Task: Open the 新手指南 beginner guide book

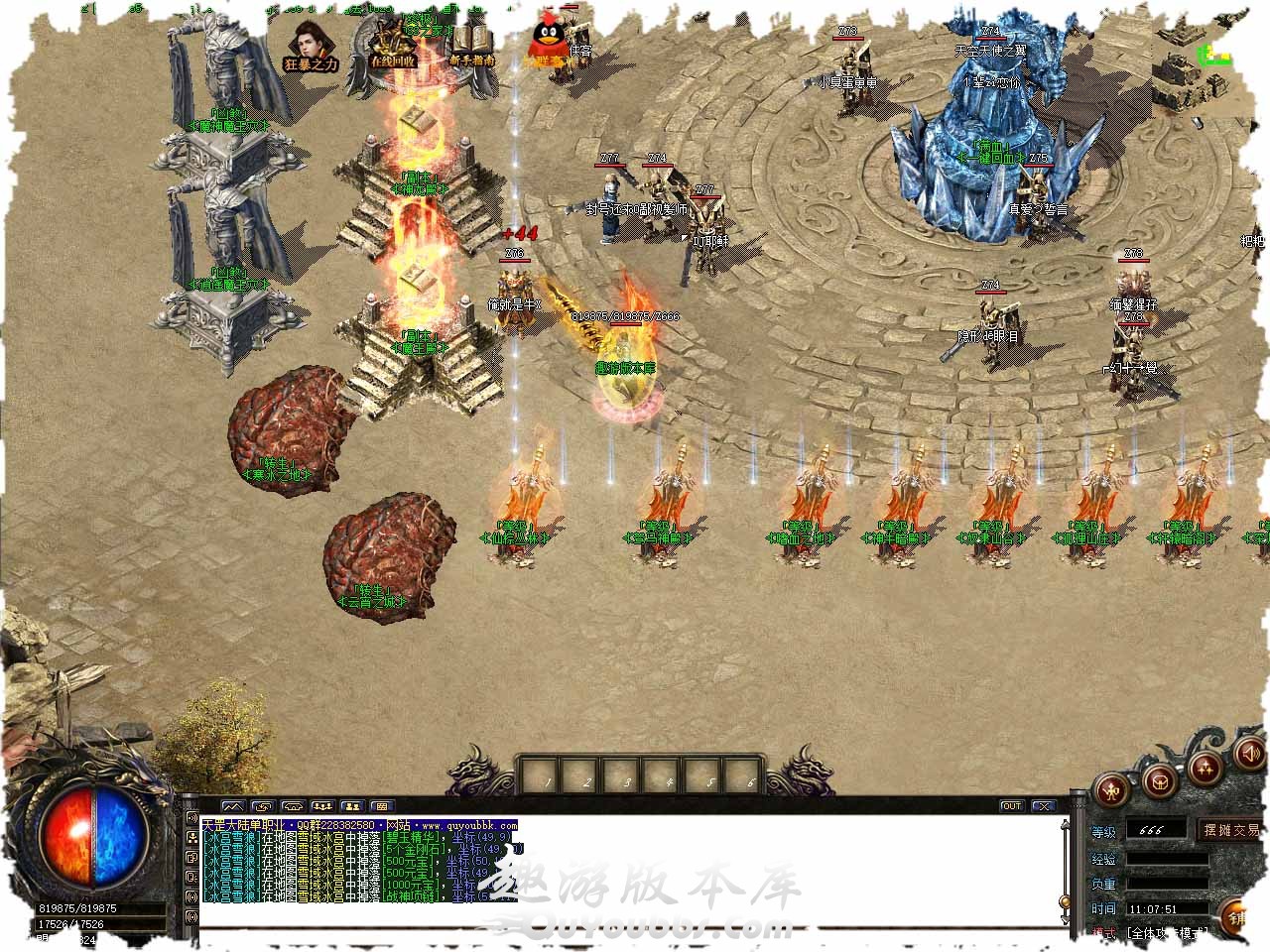Action: (471, 46)
